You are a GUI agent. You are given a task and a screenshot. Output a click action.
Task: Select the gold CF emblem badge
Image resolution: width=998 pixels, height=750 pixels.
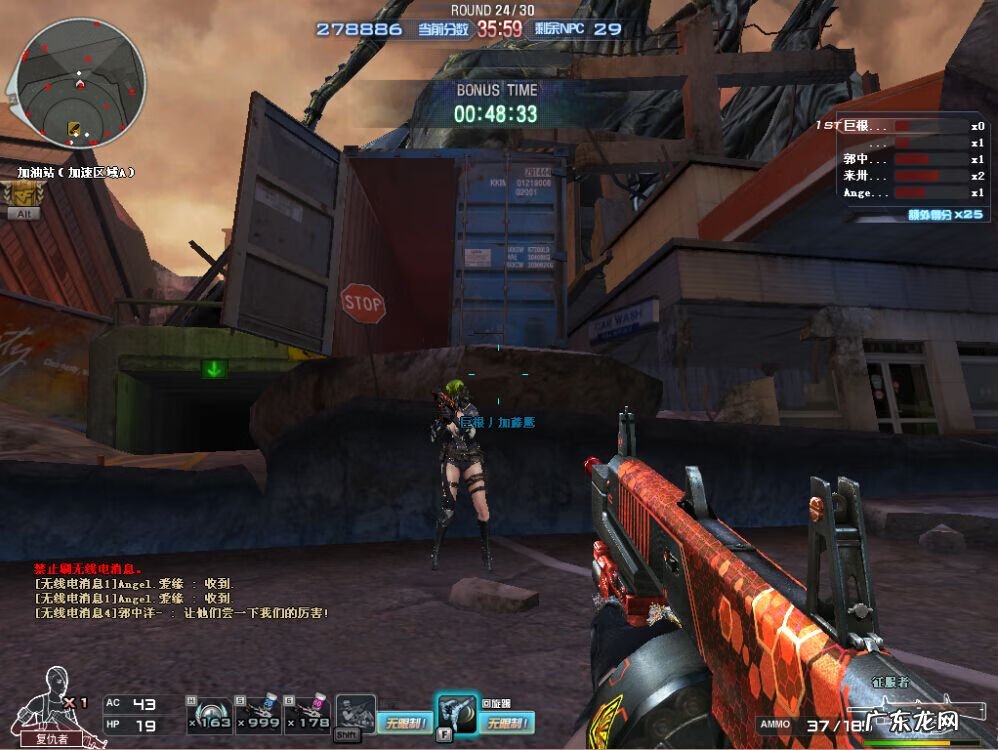(23, 195)
